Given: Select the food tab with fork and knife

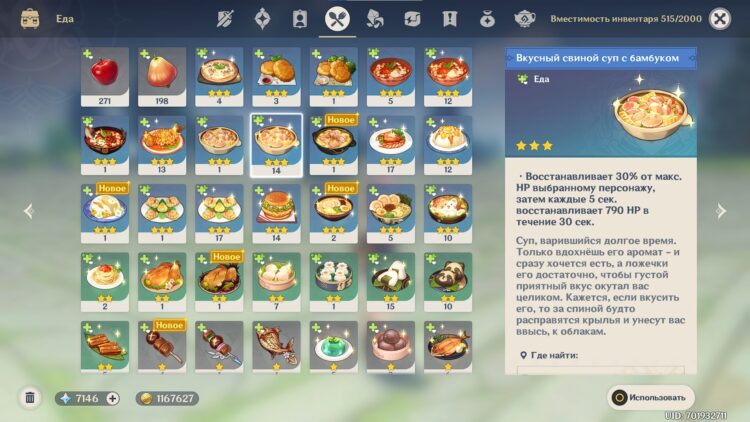Looking at the screenshot, I should point(336,18).
